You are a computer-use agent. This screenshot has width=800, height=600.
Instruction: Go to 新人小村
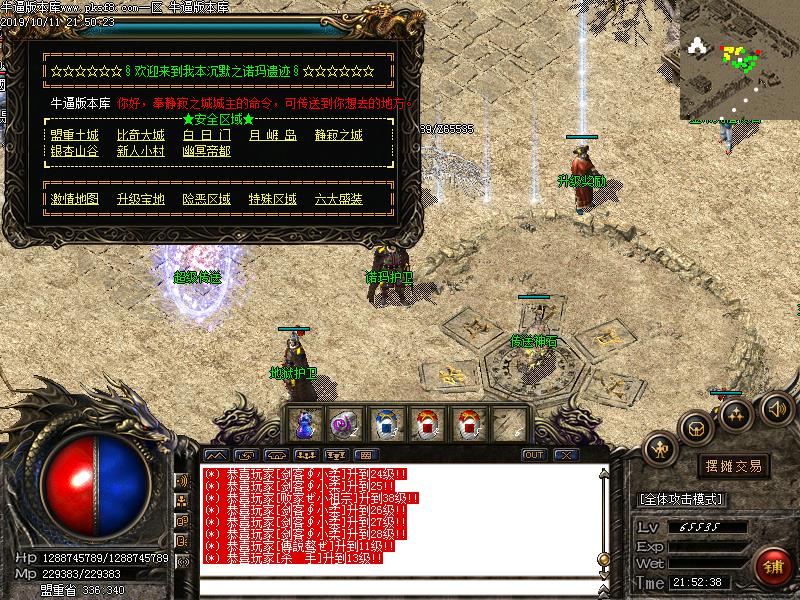click(140, 151)
